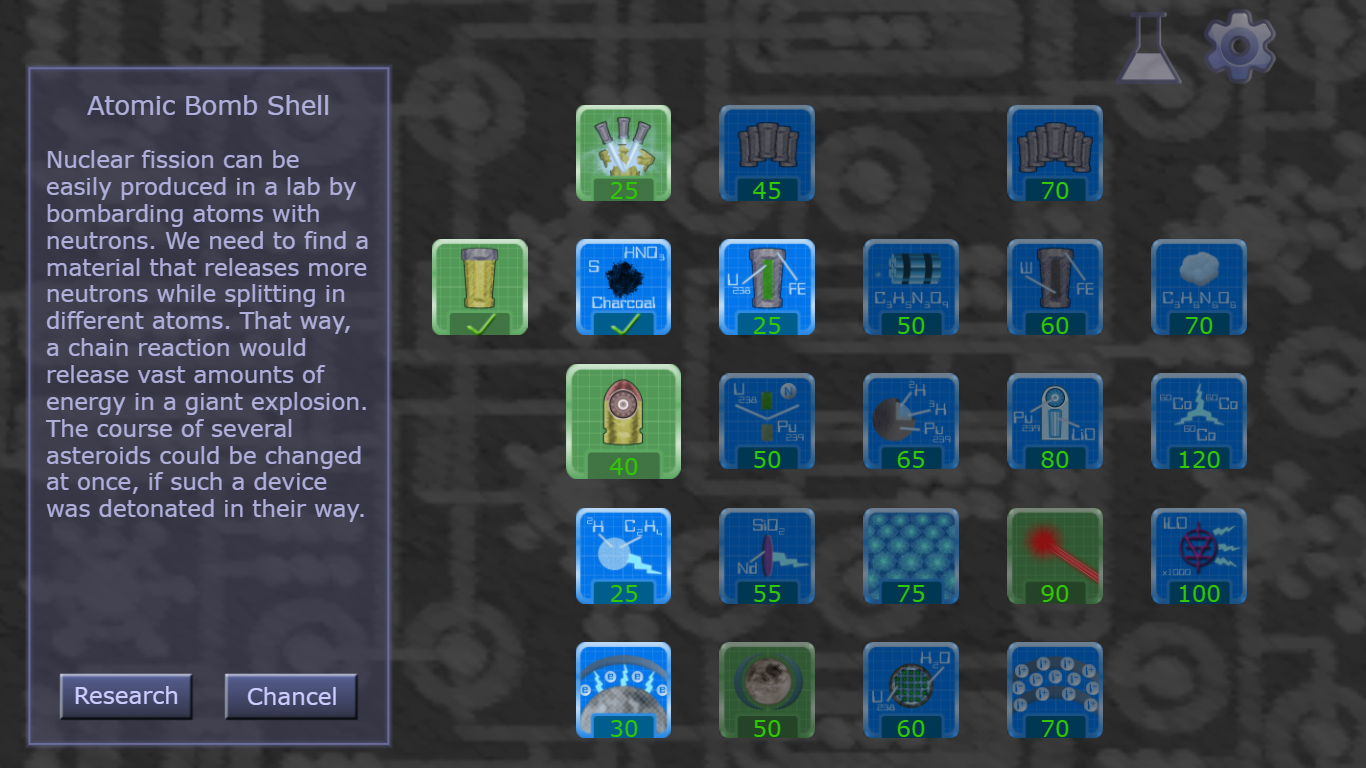Click the checkmark on the Charcoal research
Screen dimensions: 1366x768
[x=623, y=322]
